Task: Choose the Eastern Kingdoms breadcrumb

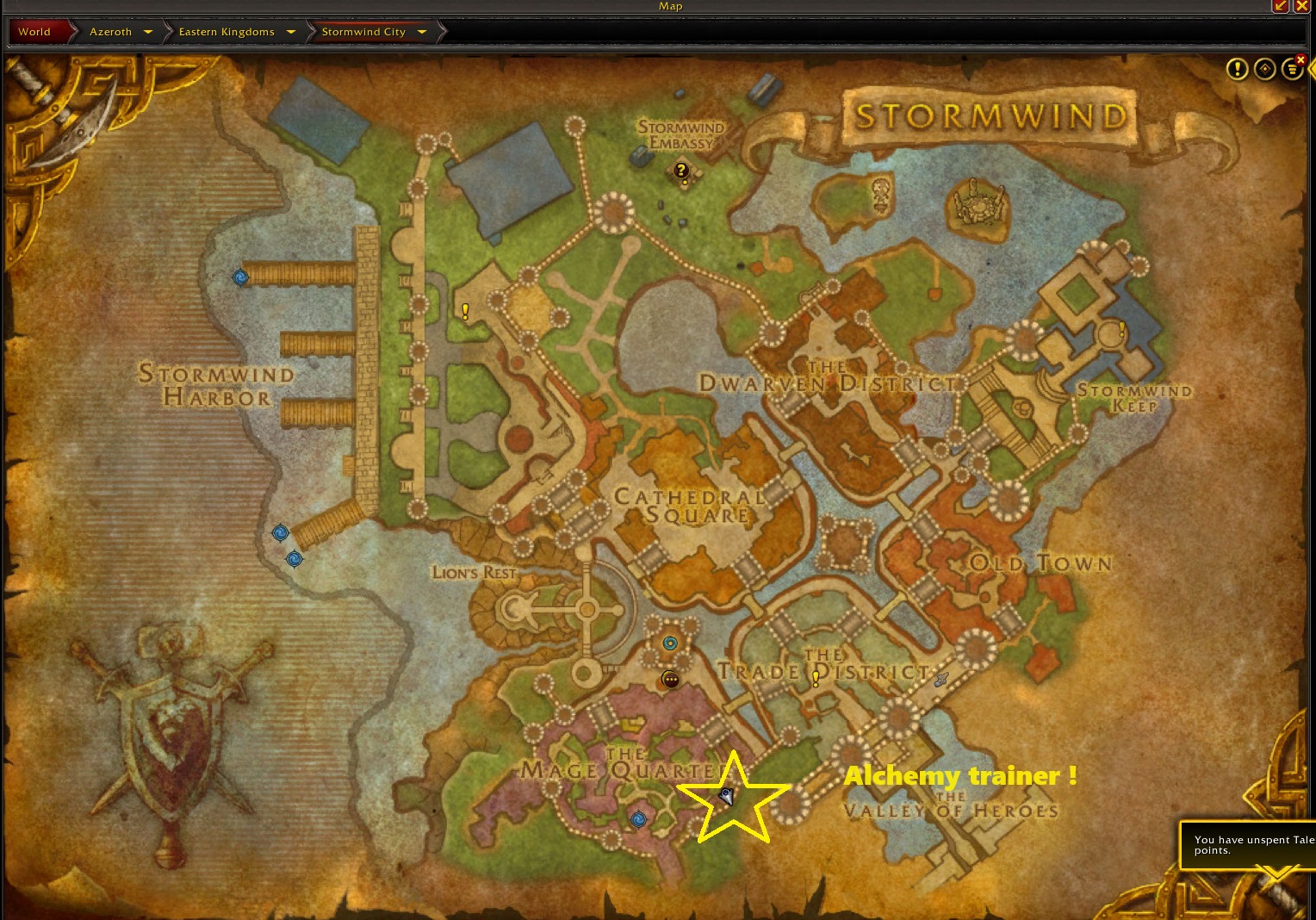Action: tap(227, 32)
